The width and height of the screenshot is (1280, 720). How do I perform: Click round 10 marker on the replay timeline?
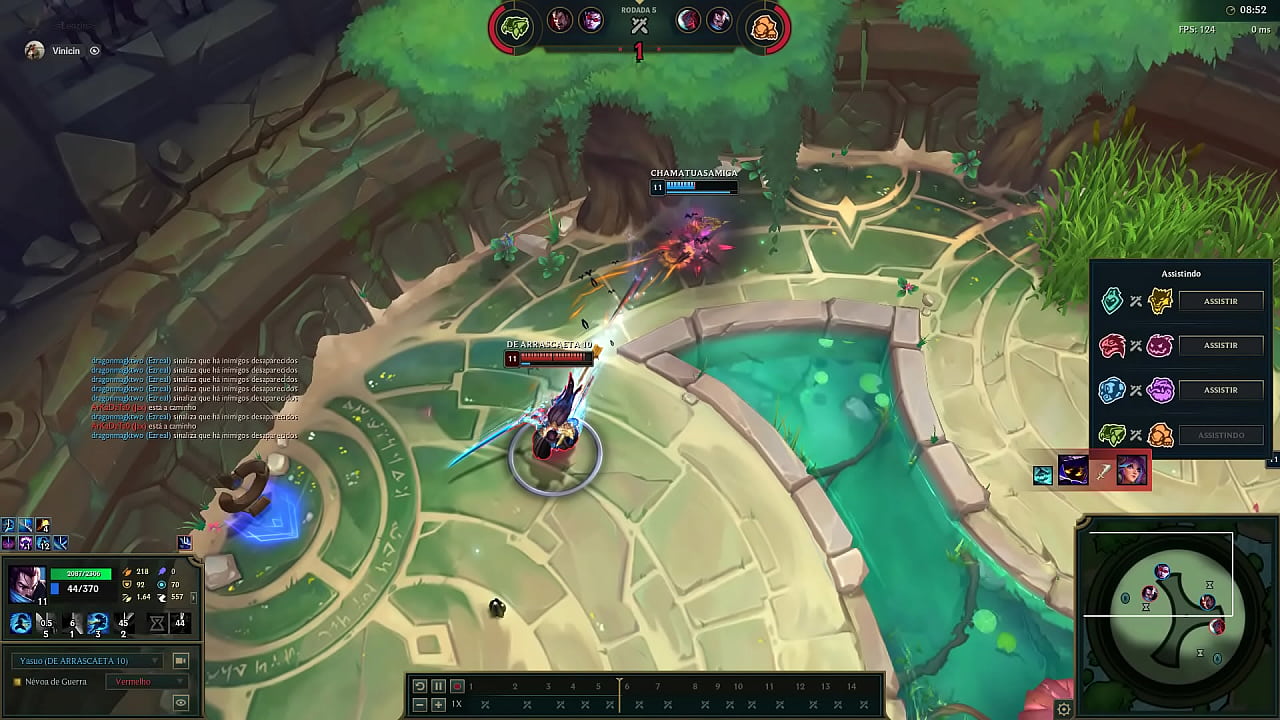tap(738, 686)
